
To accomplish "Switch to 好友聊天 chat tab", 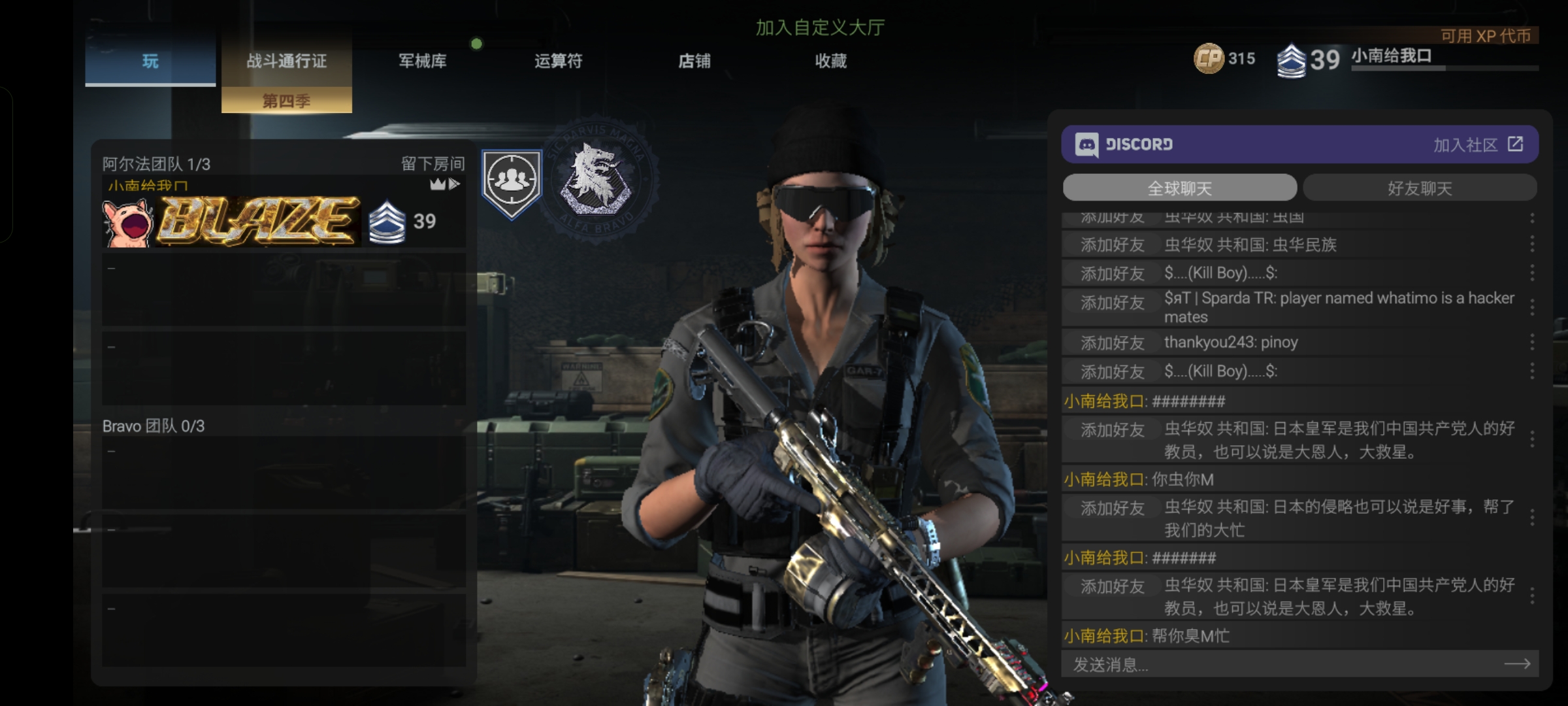I will (1419, 188).
